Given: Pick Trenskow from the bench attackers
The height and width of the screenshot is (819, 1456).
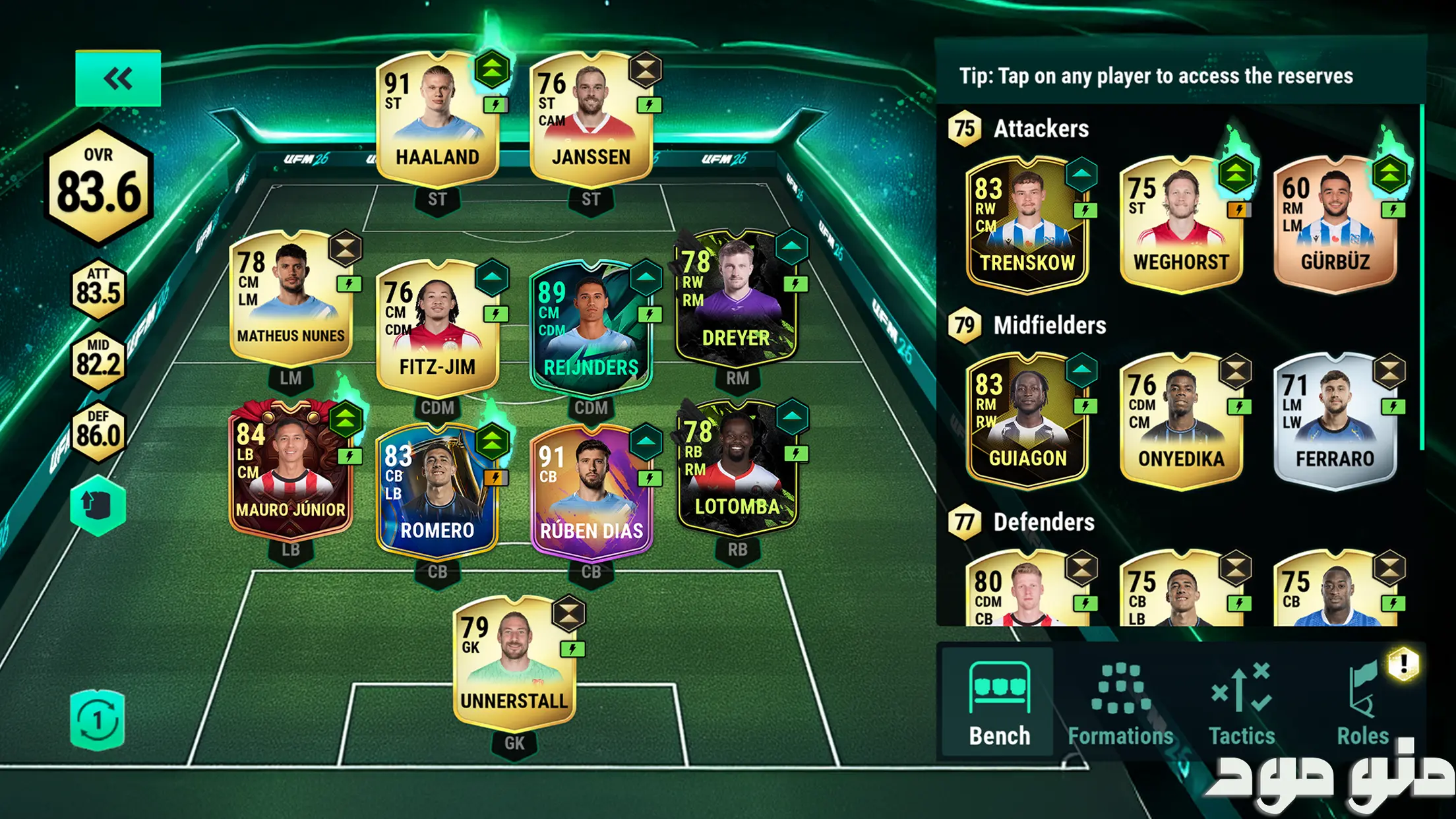Looking at the screenshot, I should tap(1027, 225).
